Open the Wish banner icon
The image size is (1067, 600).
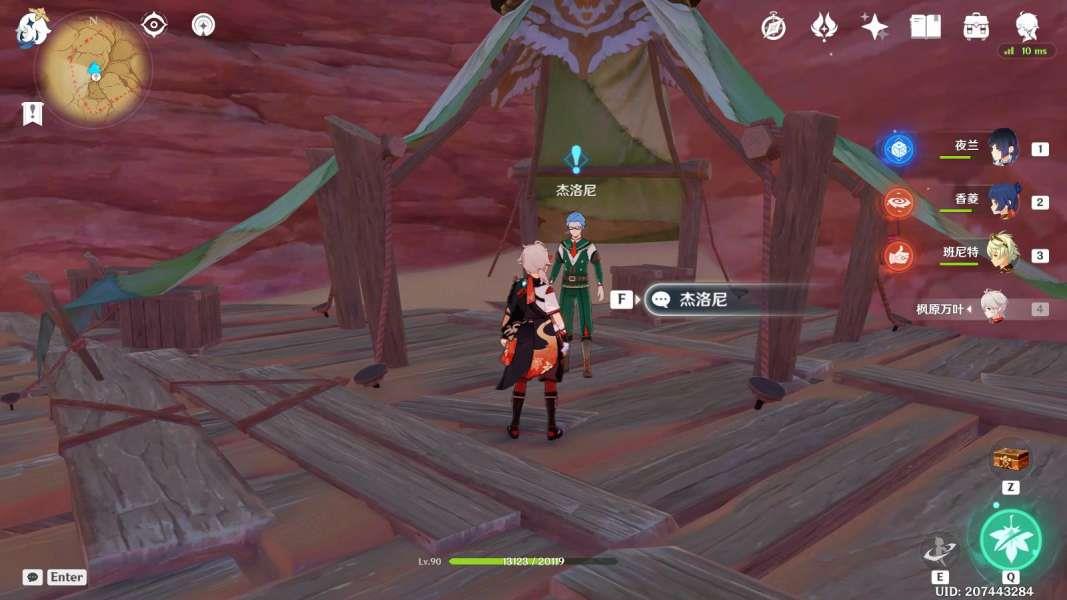pos(824,27)
